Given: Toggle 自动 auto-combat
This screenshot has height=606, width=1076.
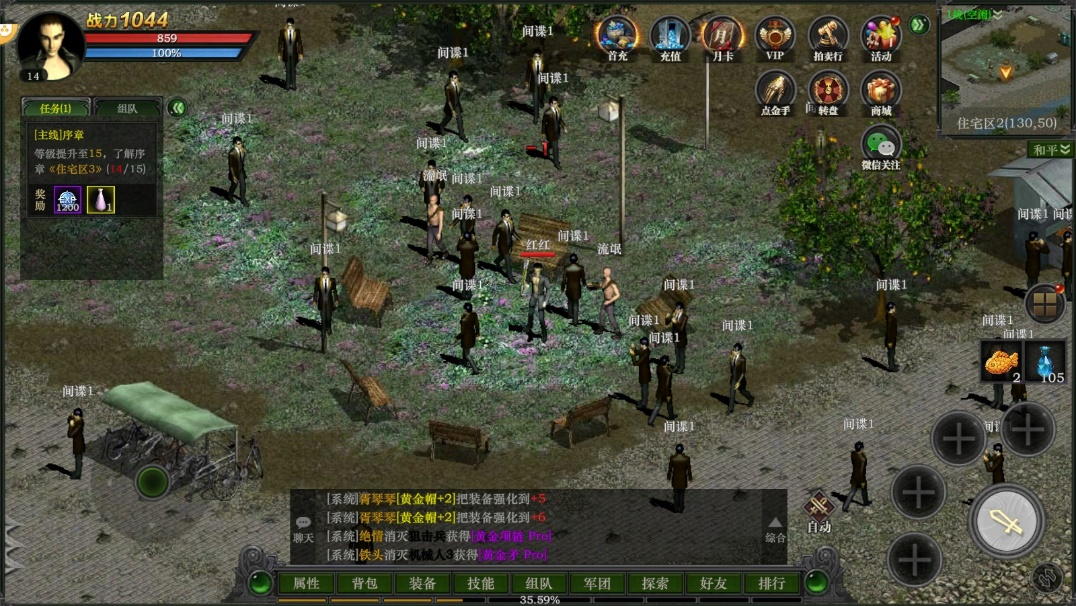Looking at the screenshot, I should pyautogui.click(x=819, y=509).
